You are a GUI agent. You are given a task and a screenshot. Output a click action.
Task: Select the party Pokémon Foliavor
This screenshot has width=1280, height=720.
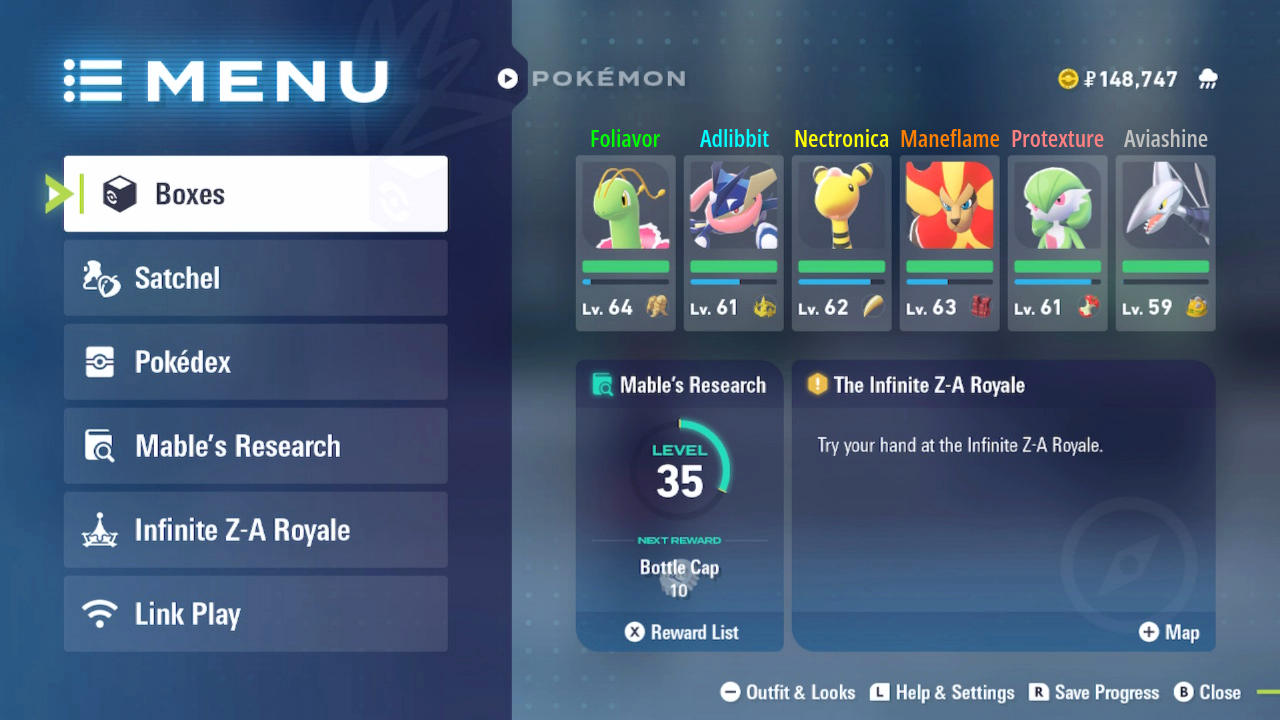point(626,243)
